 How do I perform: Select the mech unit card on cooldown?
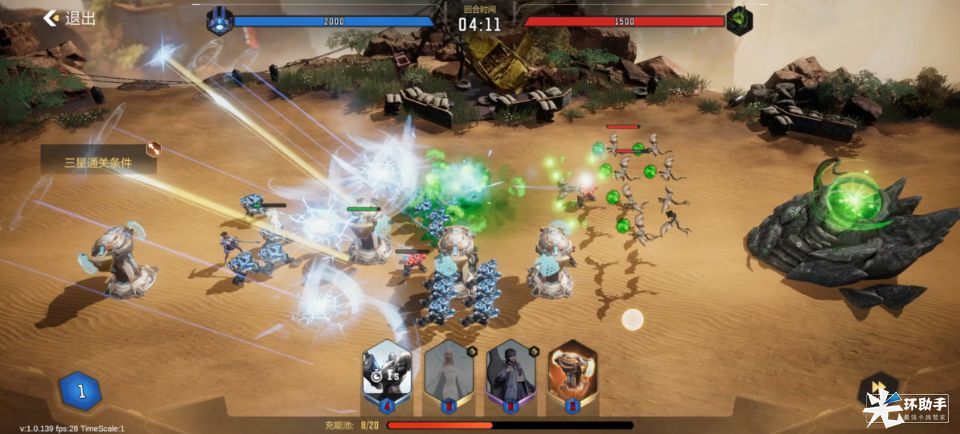point(386,374)
